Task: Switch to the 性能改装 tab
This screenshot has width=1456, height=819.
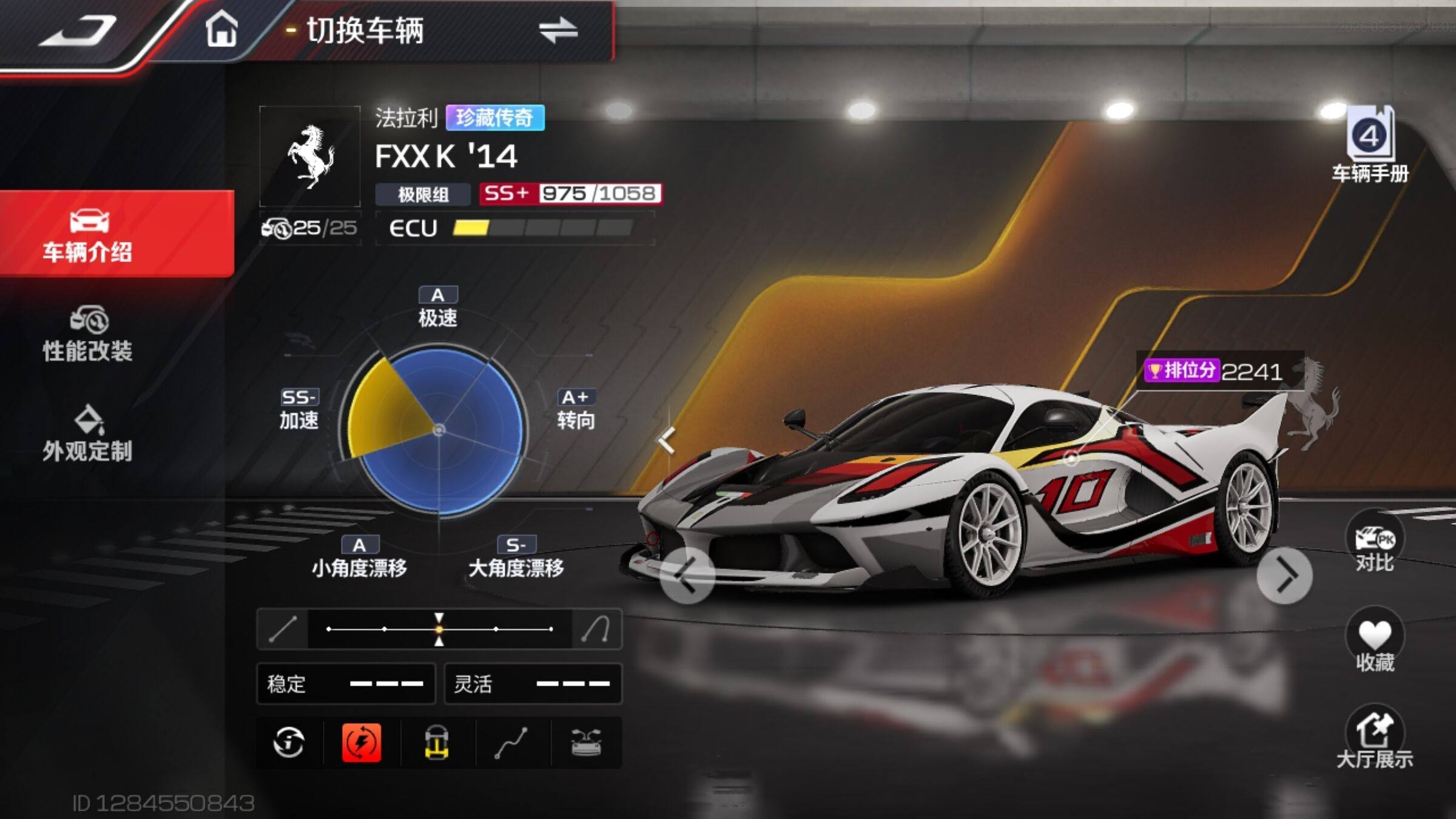Action: coord(88,335)
